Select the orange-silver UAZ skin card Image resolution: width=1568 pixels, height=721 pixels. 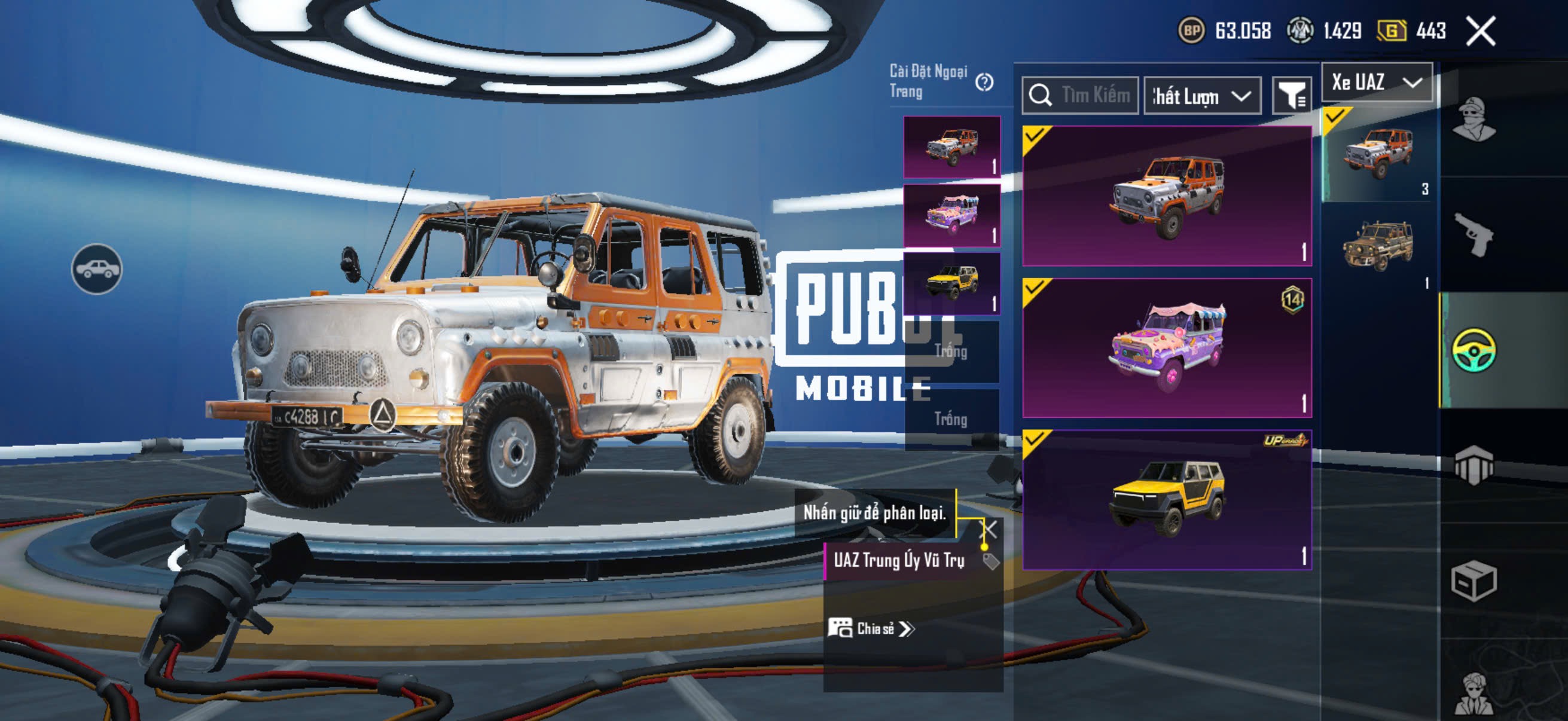(1166, 195)
